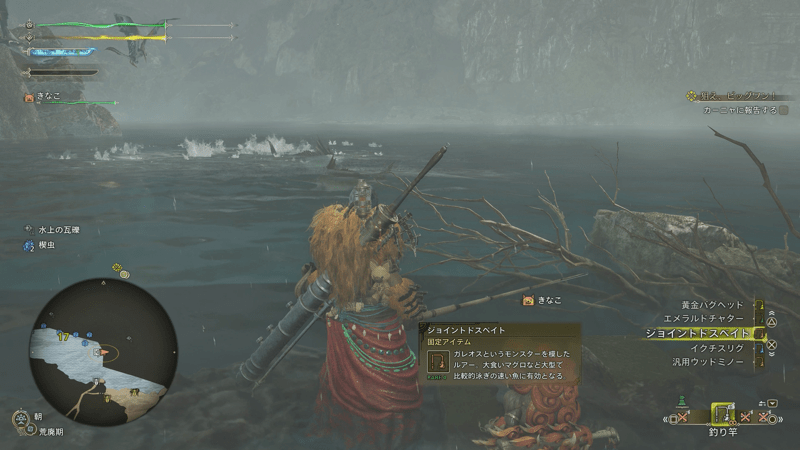Screen dimensions: 800x450
Task: Select the 黄金バグヘッド lure
Action: click(x=712, y=304)
